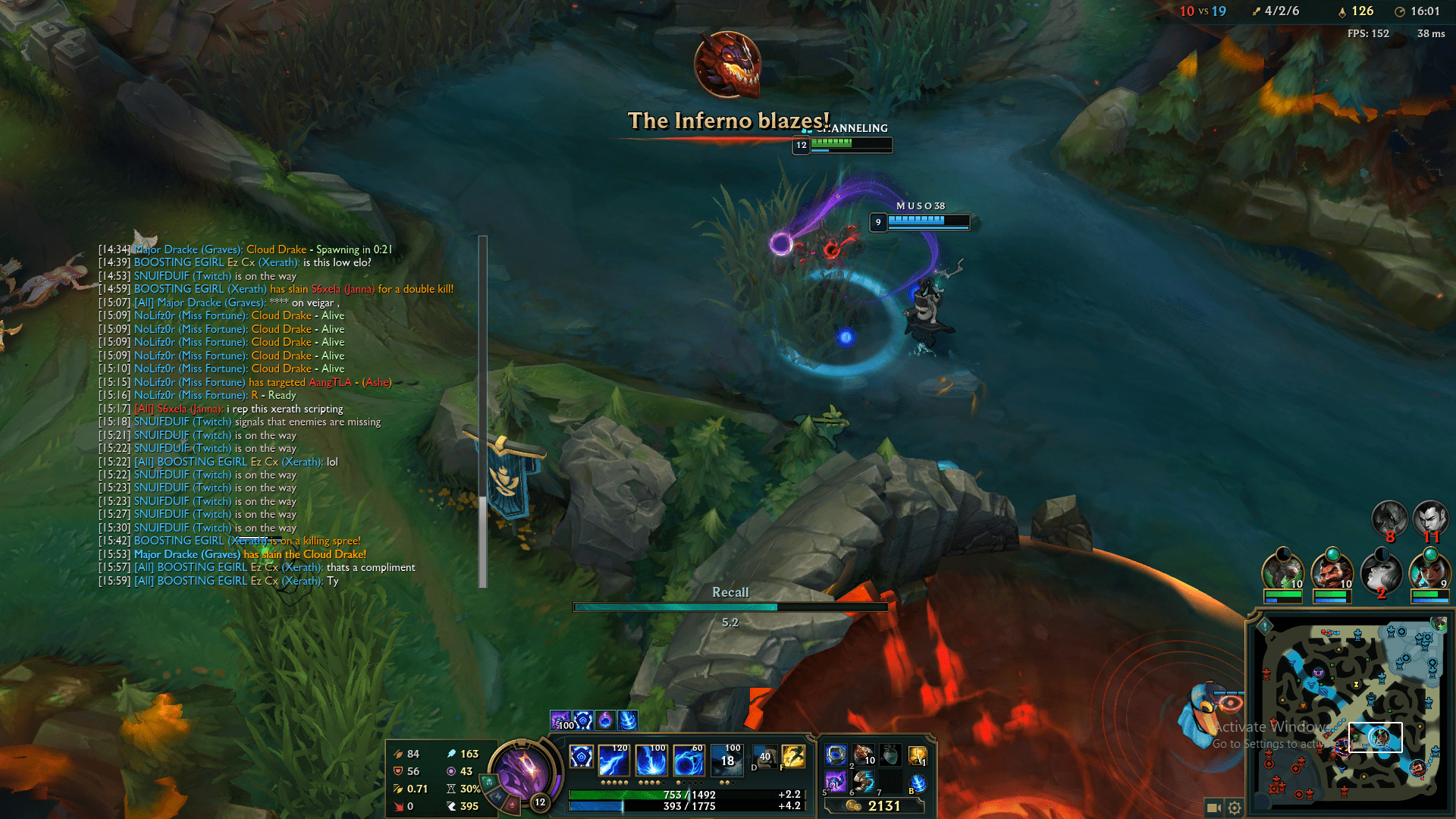Select Xerath's Q Arcanopulse ability icon
The width and height of the screenshot is (1456, 819).
613,760
